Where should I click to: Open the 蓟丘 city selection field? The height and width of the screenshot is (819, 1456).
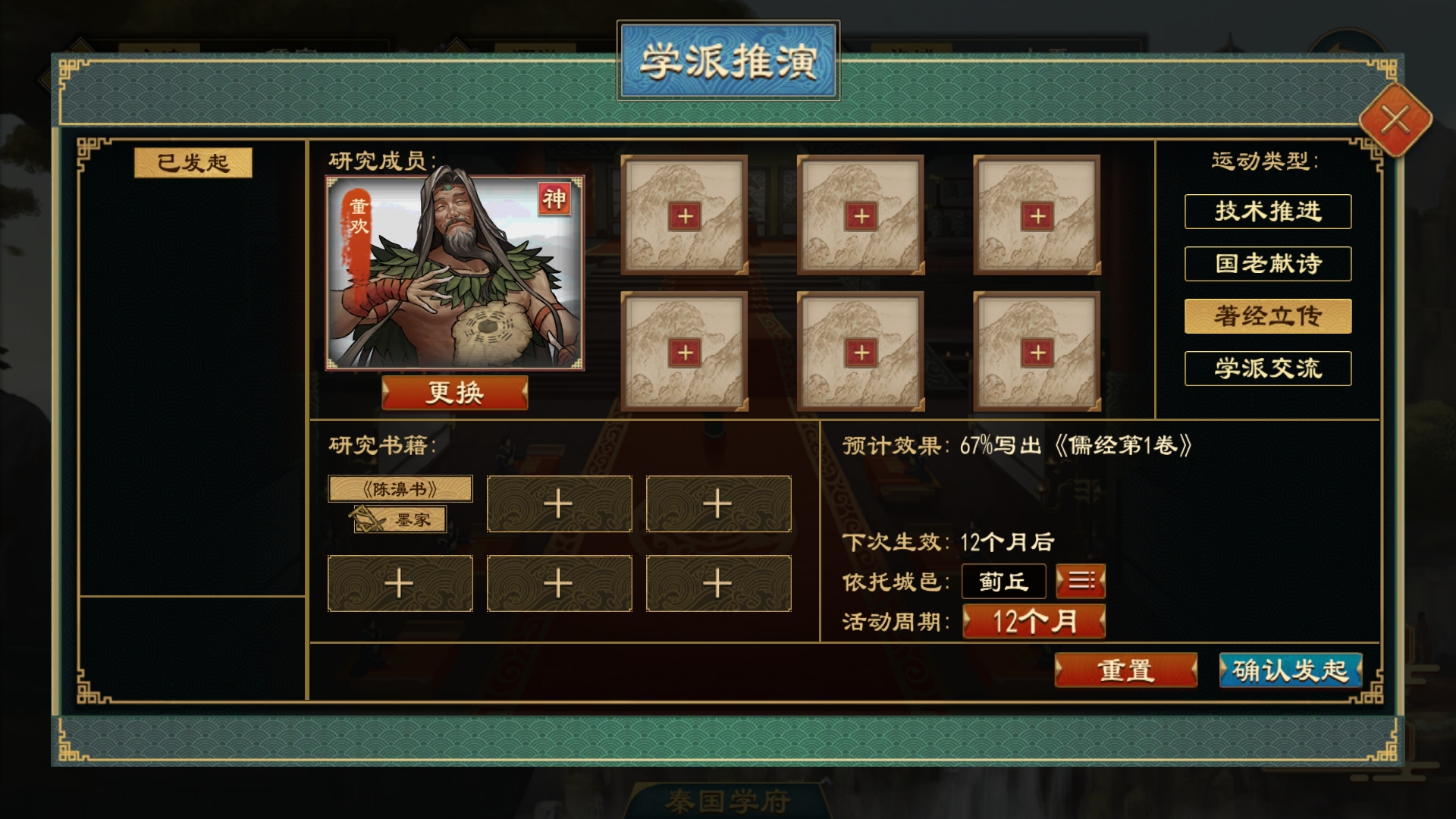[x=1003, y=581]
